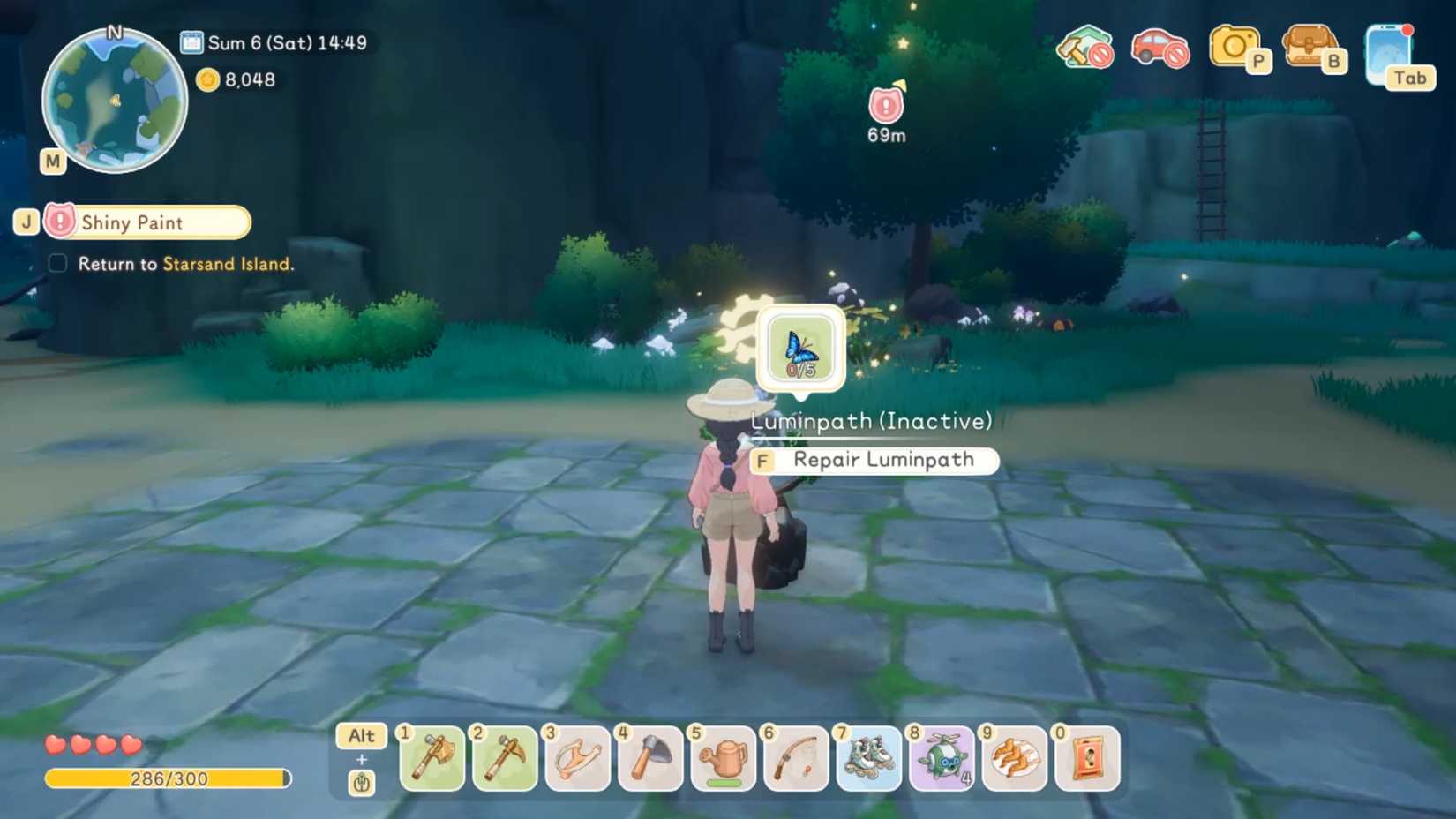The height and width of the screenshot is (819, 1456).
Task: Toggle the Alt hotbar modifier
Action: tap(360, 736)
